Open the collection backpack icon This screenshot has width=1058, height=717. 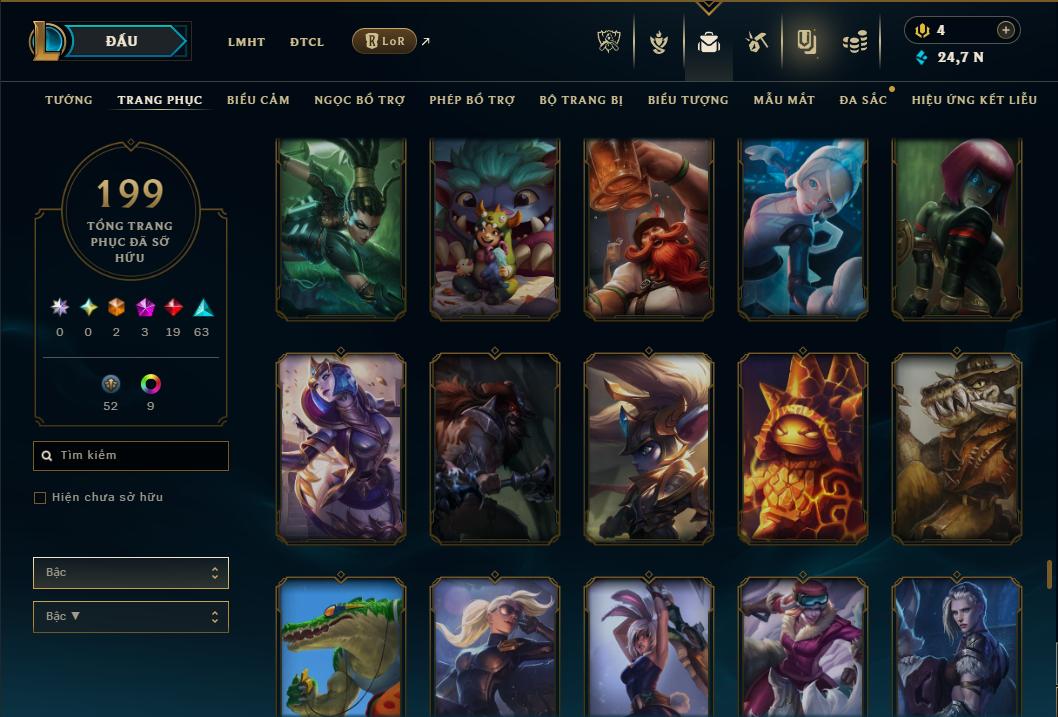pyautogui.click(x=709, y=42)
